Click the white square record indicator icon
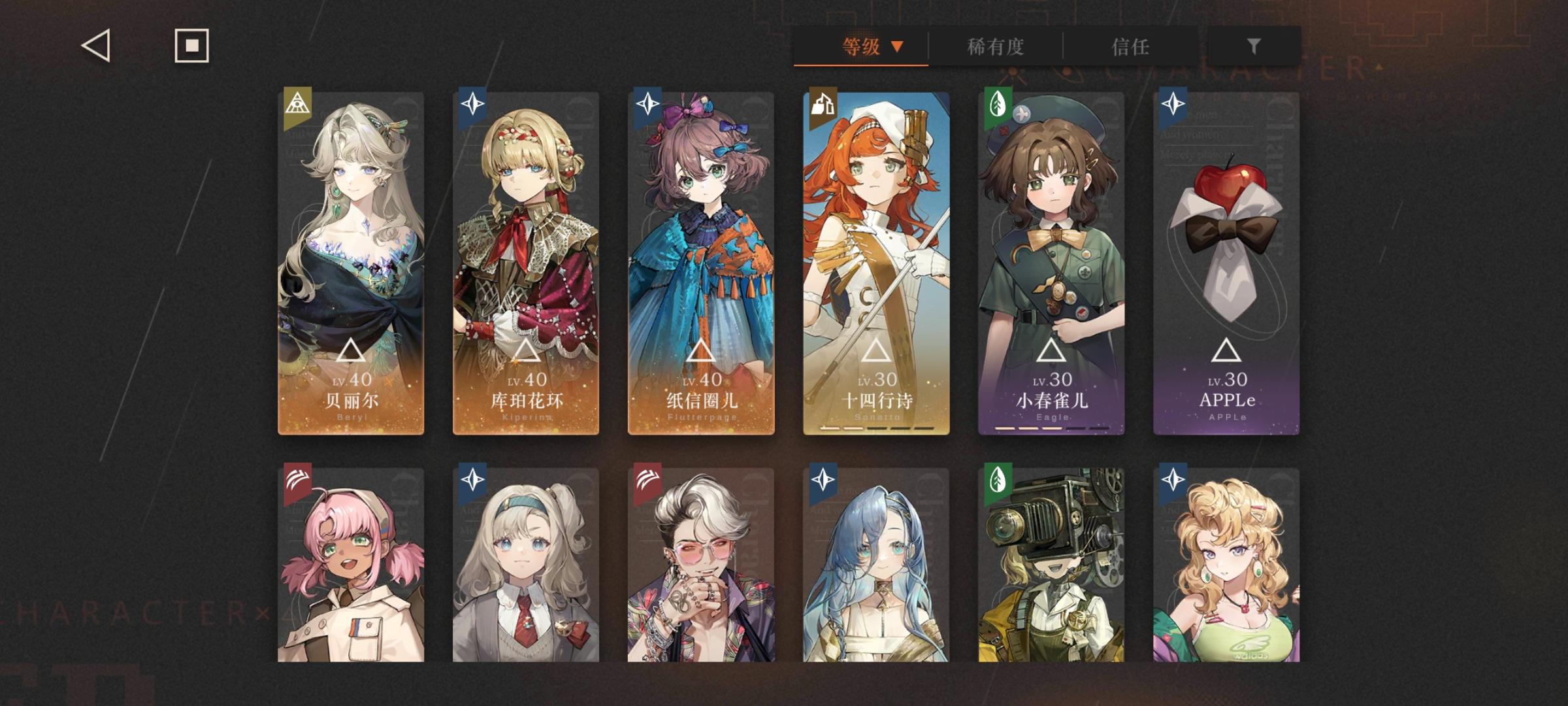 pos(190,46)
